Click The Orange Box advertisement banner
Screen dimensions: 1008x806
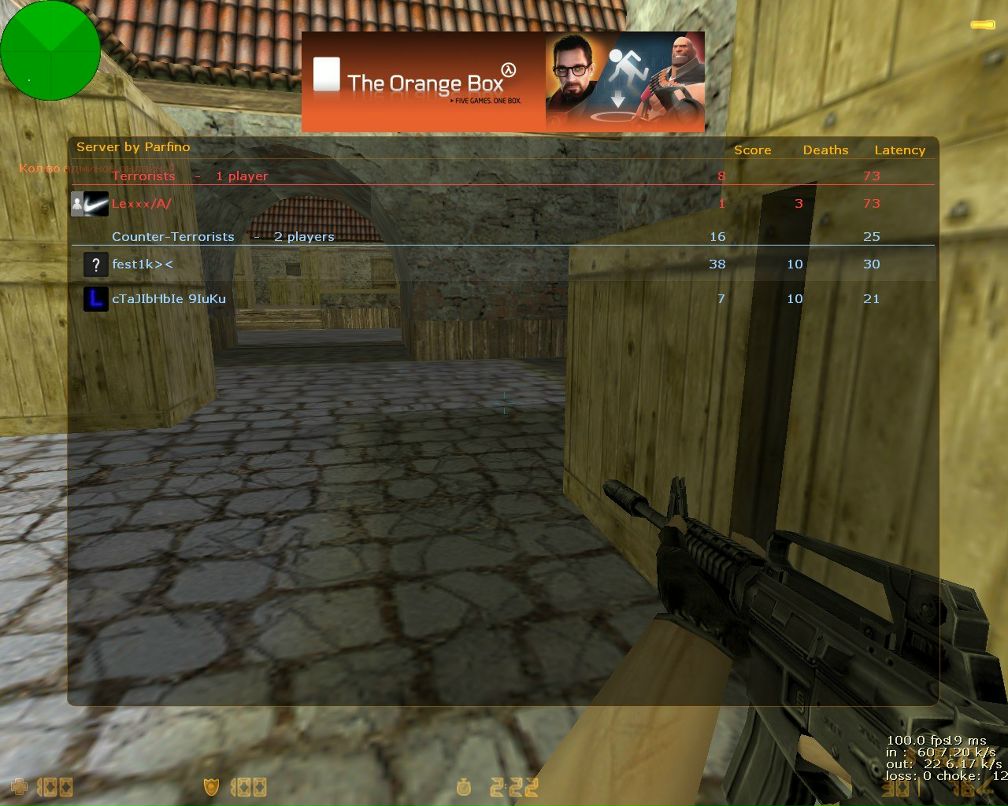(x=503, y=82)
